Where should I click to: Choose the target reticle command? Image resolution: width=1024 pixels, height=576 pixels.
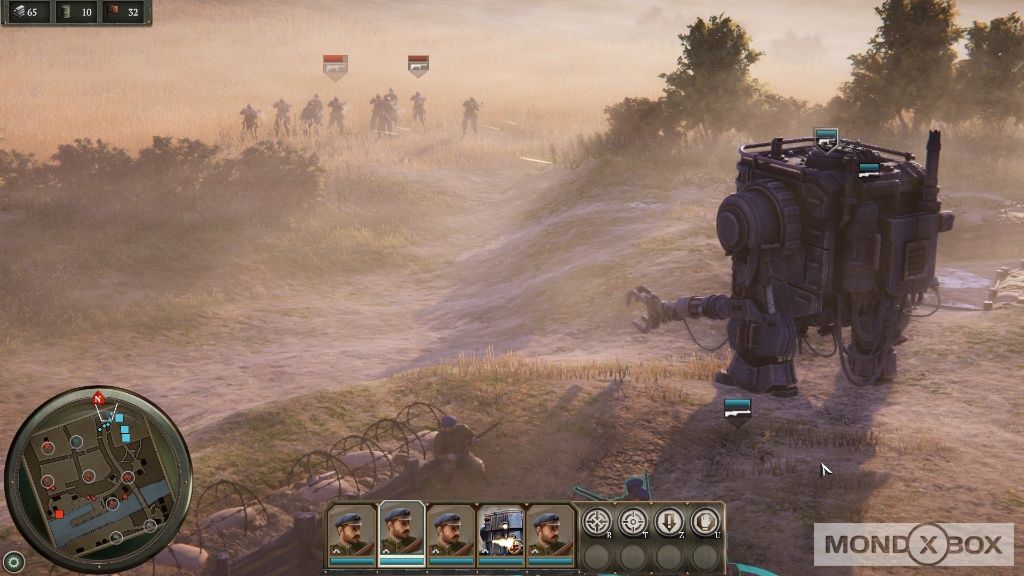(633, 521)
